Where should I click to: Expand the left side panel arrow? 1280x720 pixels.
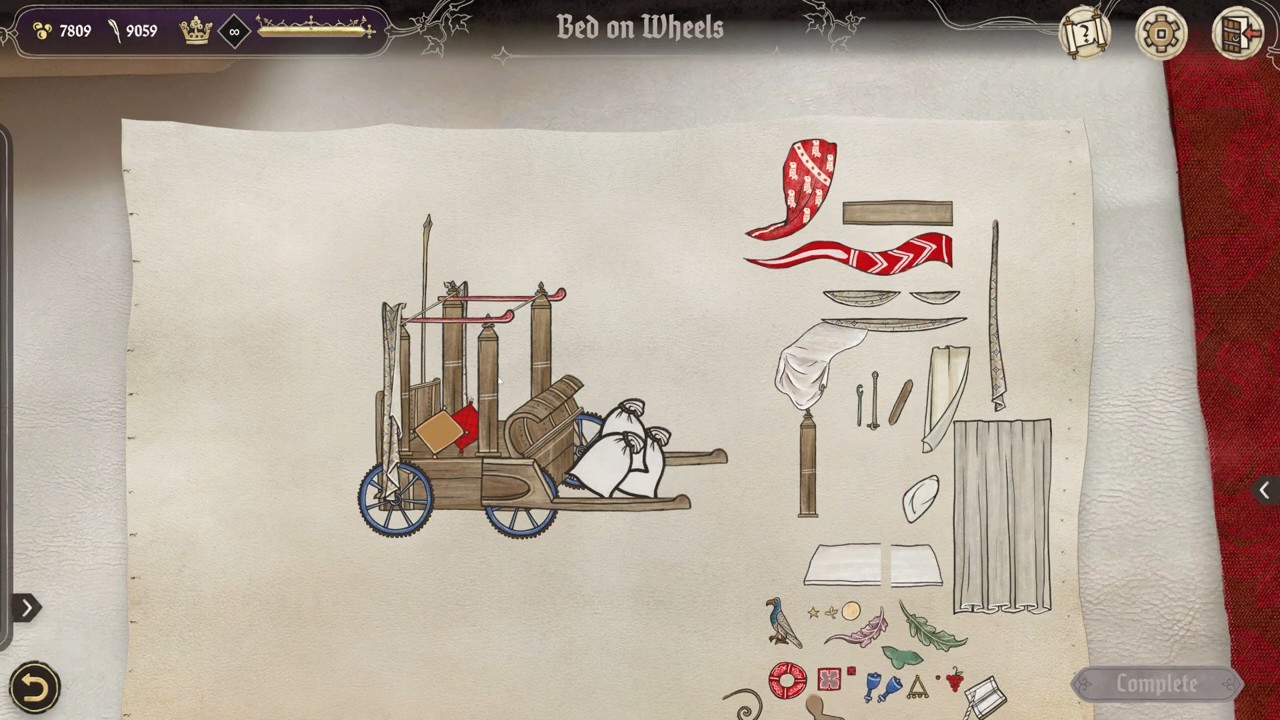26,607
